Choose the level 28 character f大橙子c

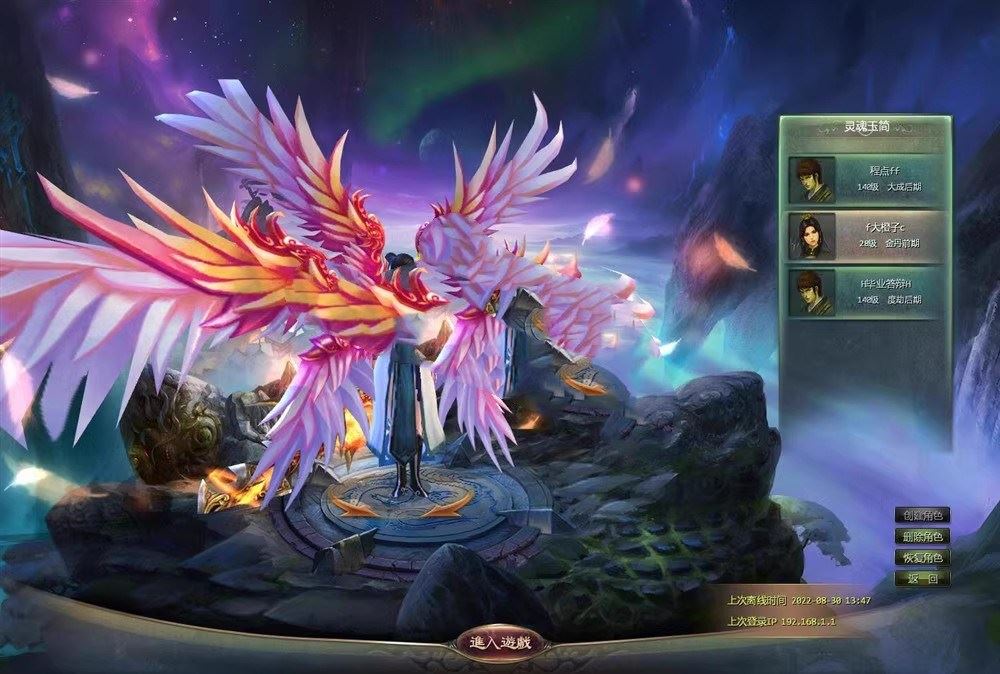[866, 236]
